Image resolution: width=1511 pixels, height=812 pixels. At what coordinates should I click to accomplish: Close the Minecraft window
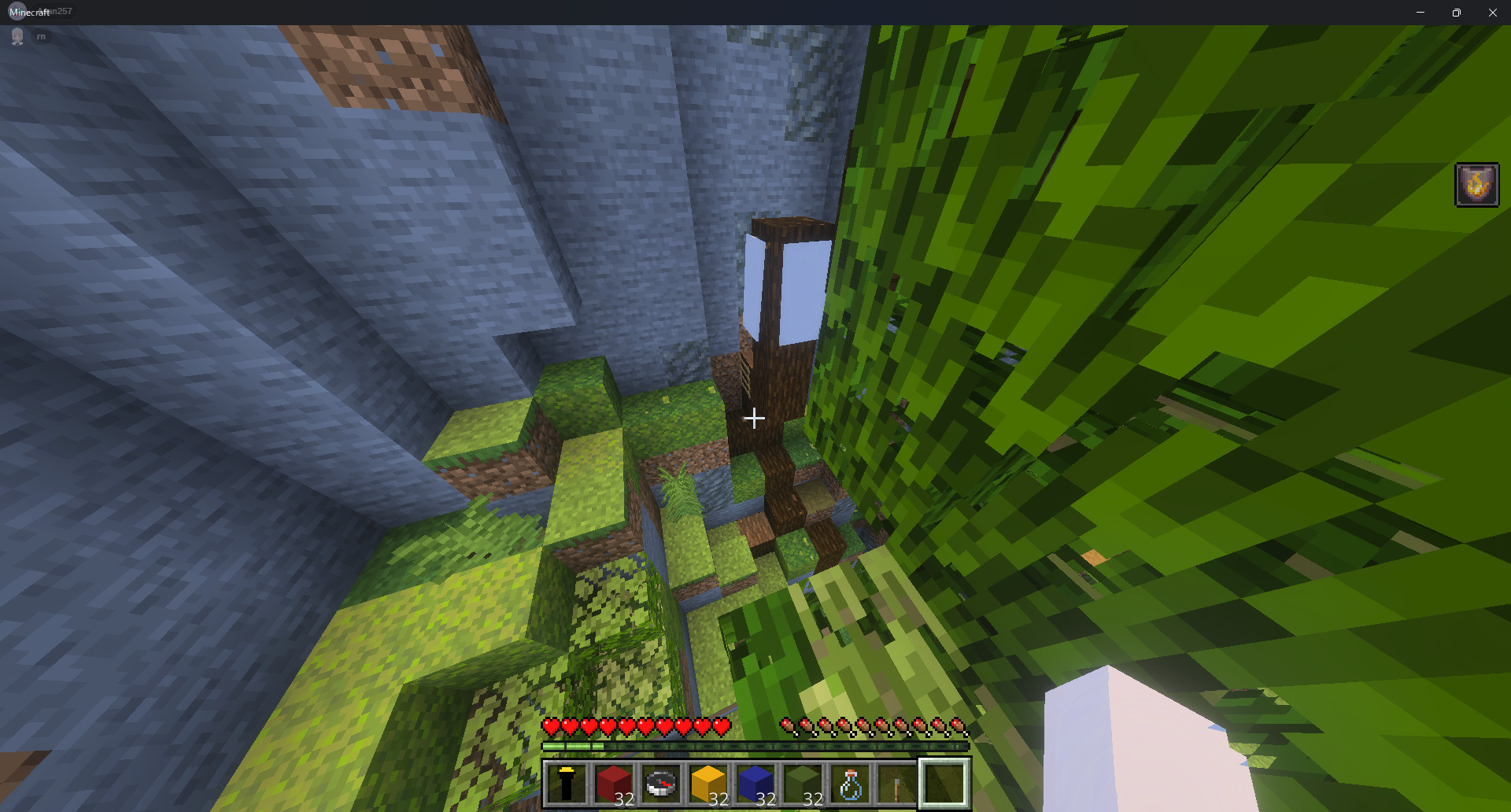pyautogui.click(x=1493, y=12)
